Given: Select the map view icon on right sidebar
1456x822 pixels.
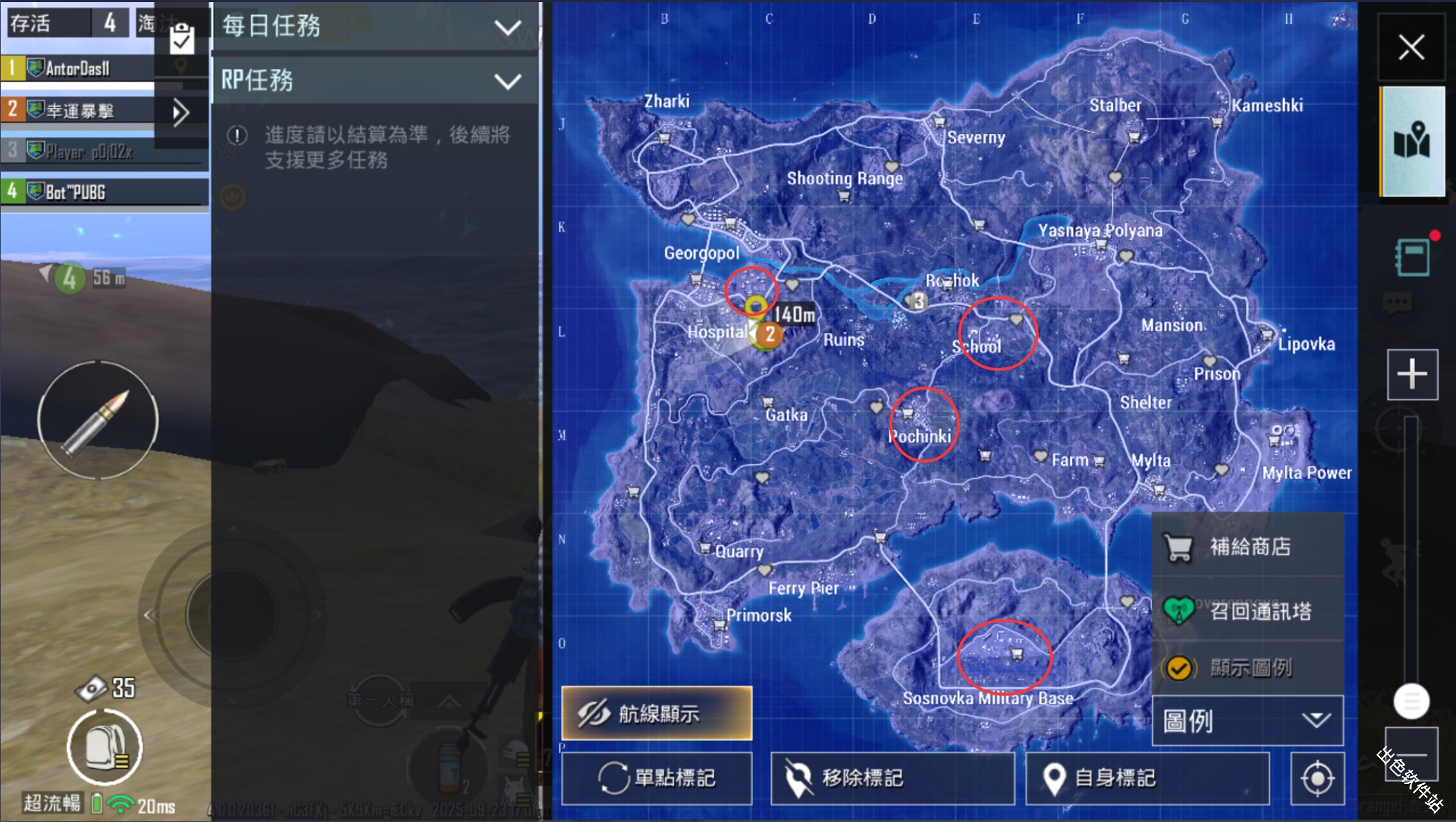Looking at the screenshot, I should pyautogui.click(x=1412, y=142).
